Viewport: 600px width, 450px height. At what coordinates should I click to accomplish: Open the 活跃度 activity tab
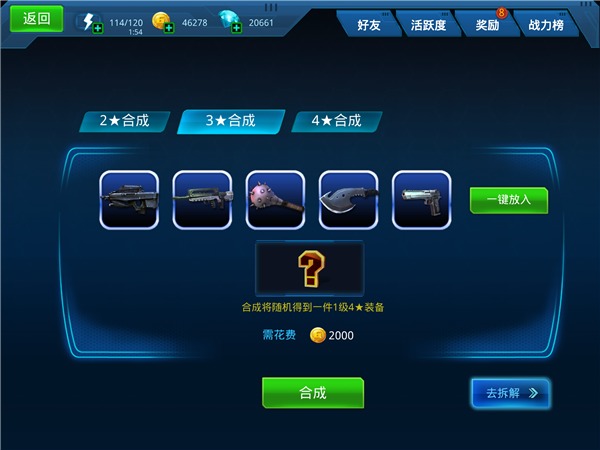pyautogui.click(x=428, y=24)
